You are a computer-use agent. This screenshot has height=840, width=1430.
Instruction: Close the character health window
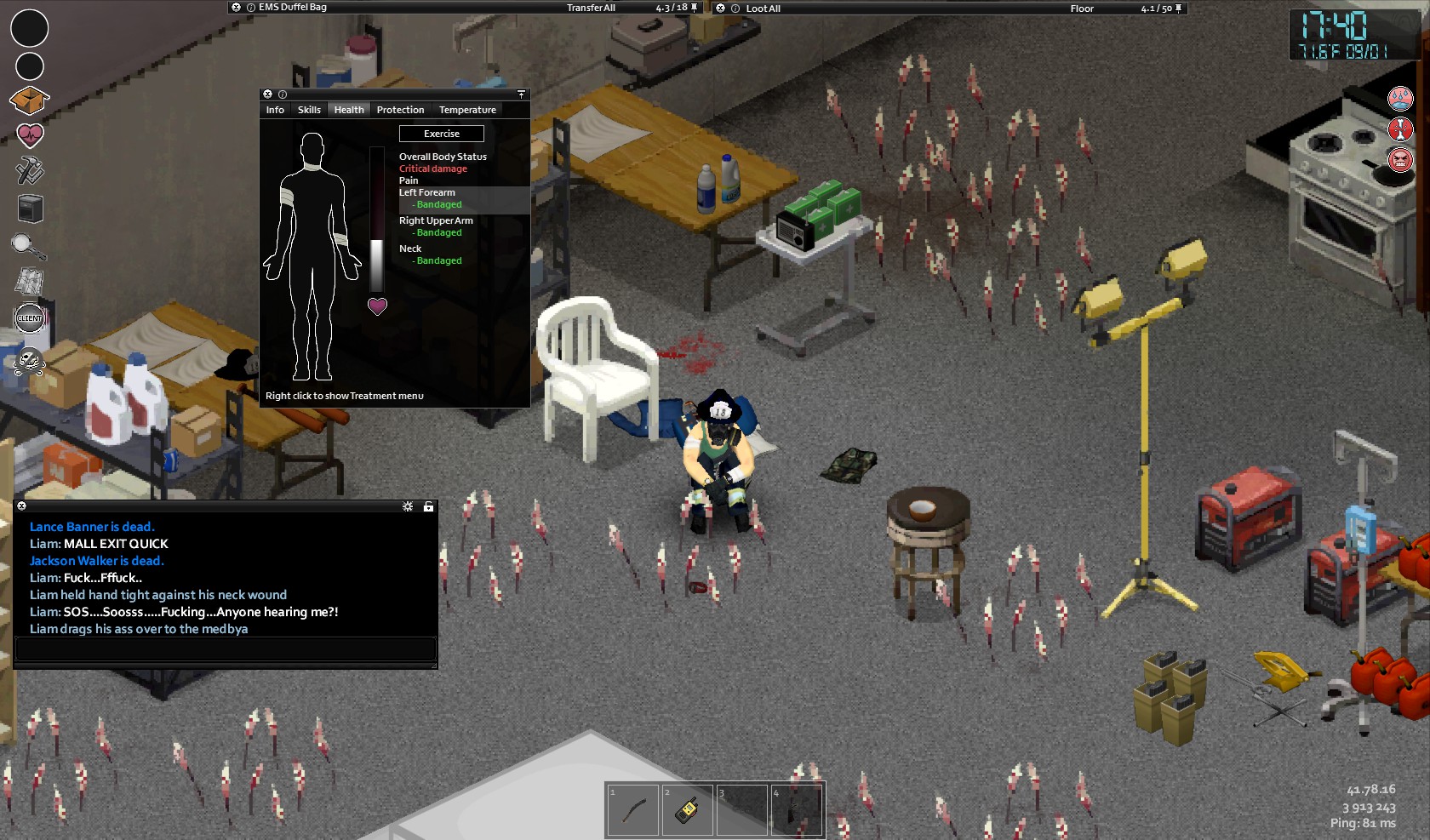coord(267,94)
